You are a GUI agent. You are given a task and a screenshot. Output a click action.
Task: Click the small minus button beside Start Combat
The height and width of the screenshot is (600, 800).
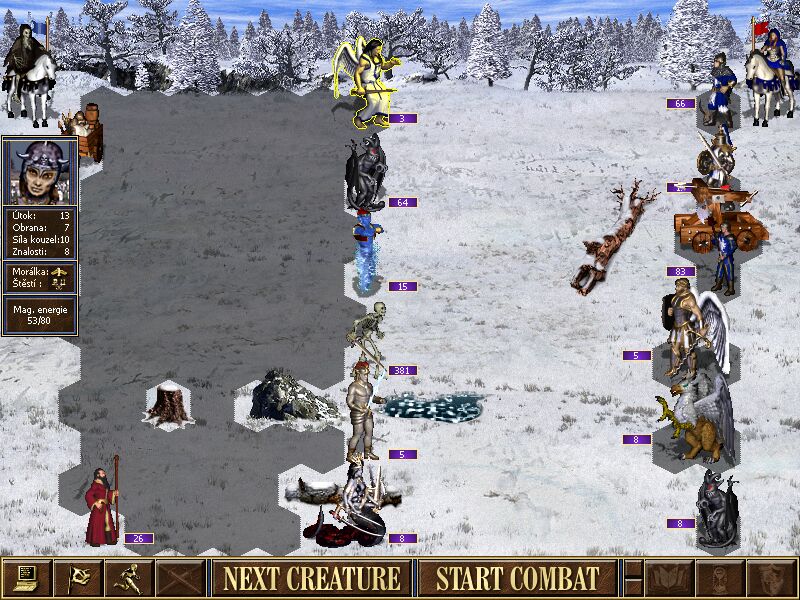click(633, 578)
